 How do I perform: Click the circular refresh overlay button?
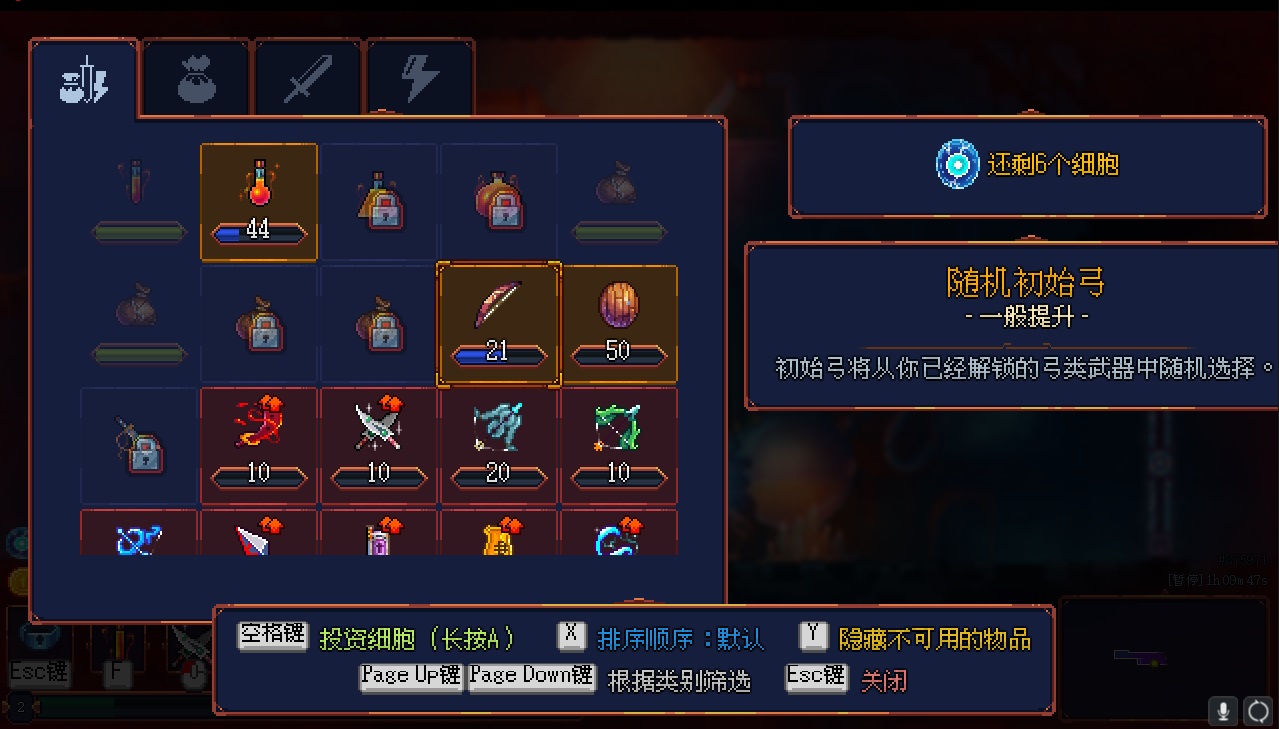pyautogui.click(x=1257, y=711)
